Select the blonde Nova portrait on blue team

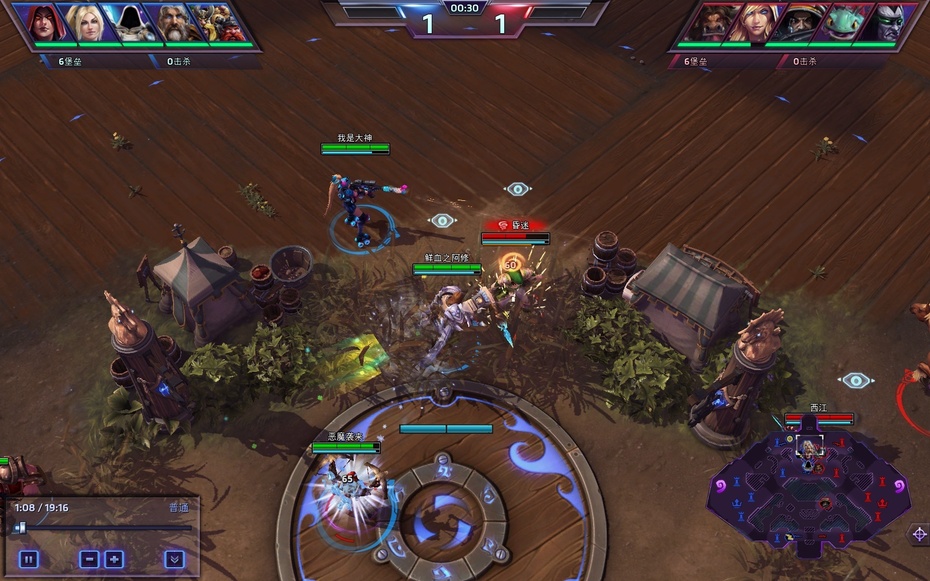[x=89, y=23]
